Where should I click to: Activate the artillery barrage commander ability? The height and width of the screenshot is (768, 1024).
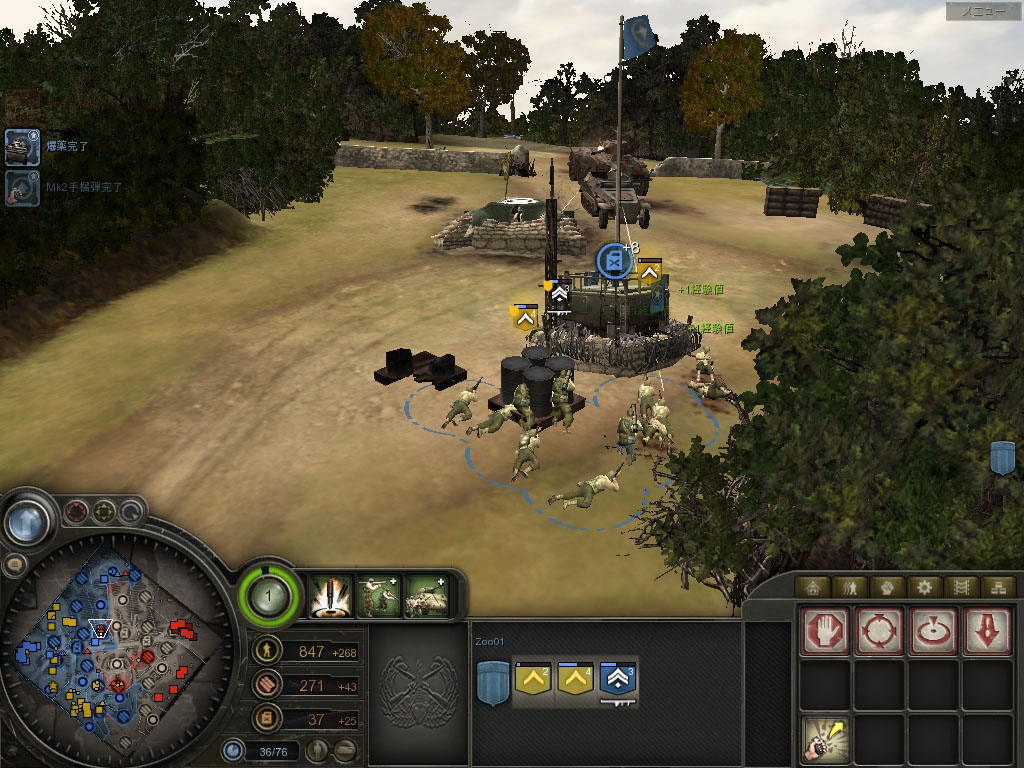point(330,596)
